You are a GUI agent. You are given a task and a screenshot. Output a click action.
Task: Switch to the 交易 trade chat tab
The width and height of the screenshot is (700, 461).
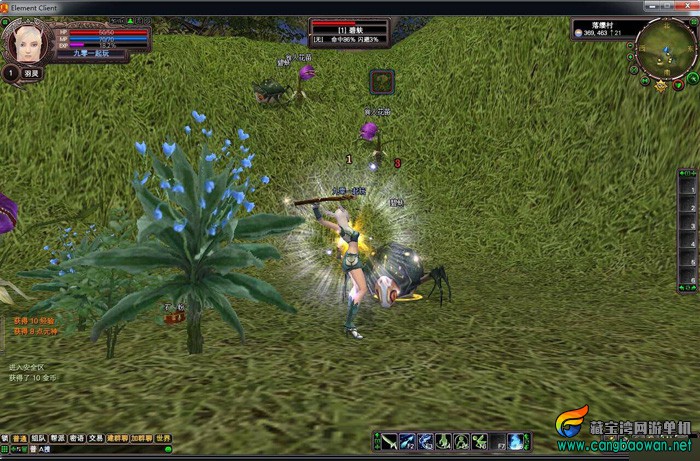tap(95, 438)
